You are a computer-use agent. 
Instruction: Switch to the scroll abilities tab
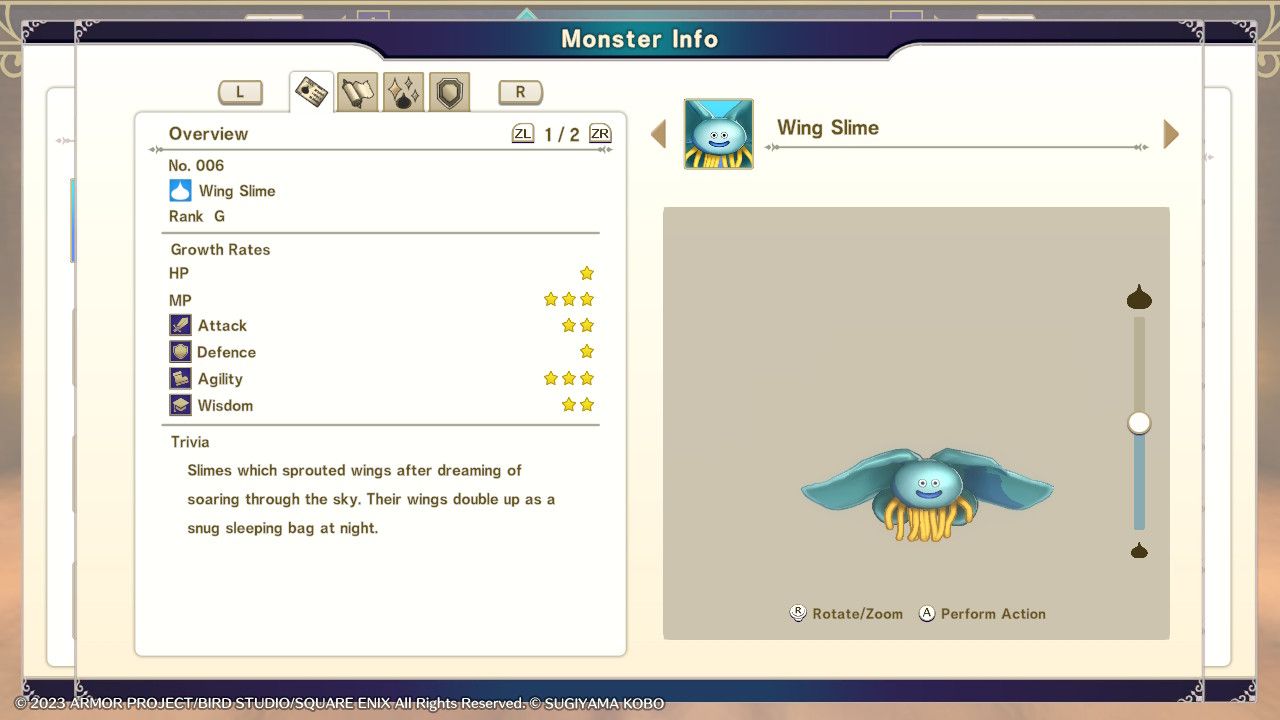357,90
